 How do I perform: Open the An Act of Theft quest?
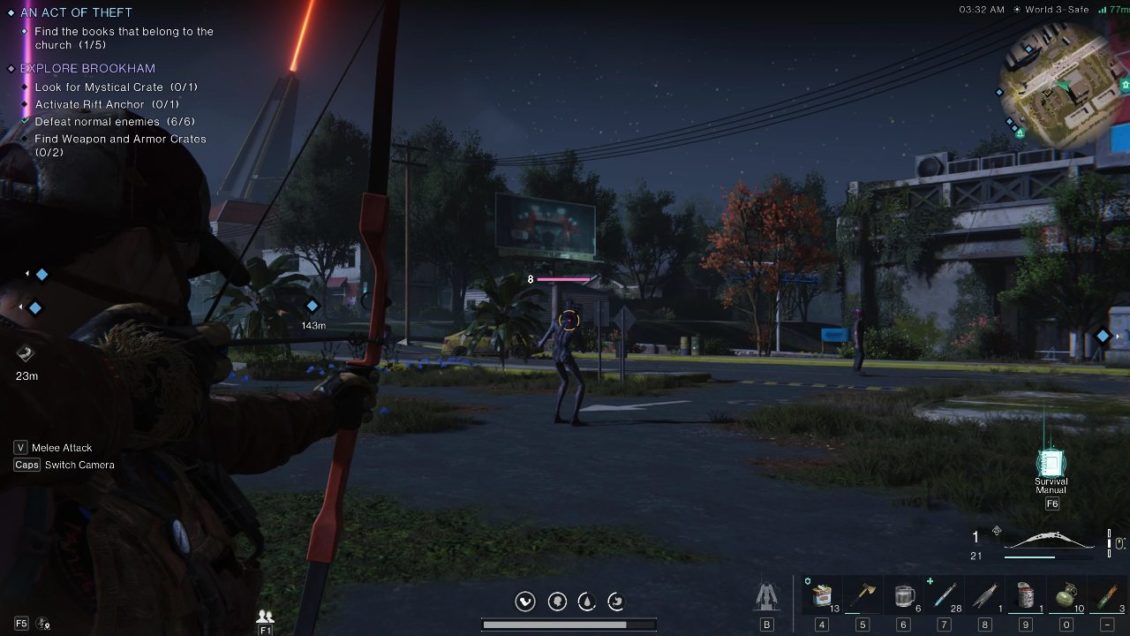(x=76, y=12)
